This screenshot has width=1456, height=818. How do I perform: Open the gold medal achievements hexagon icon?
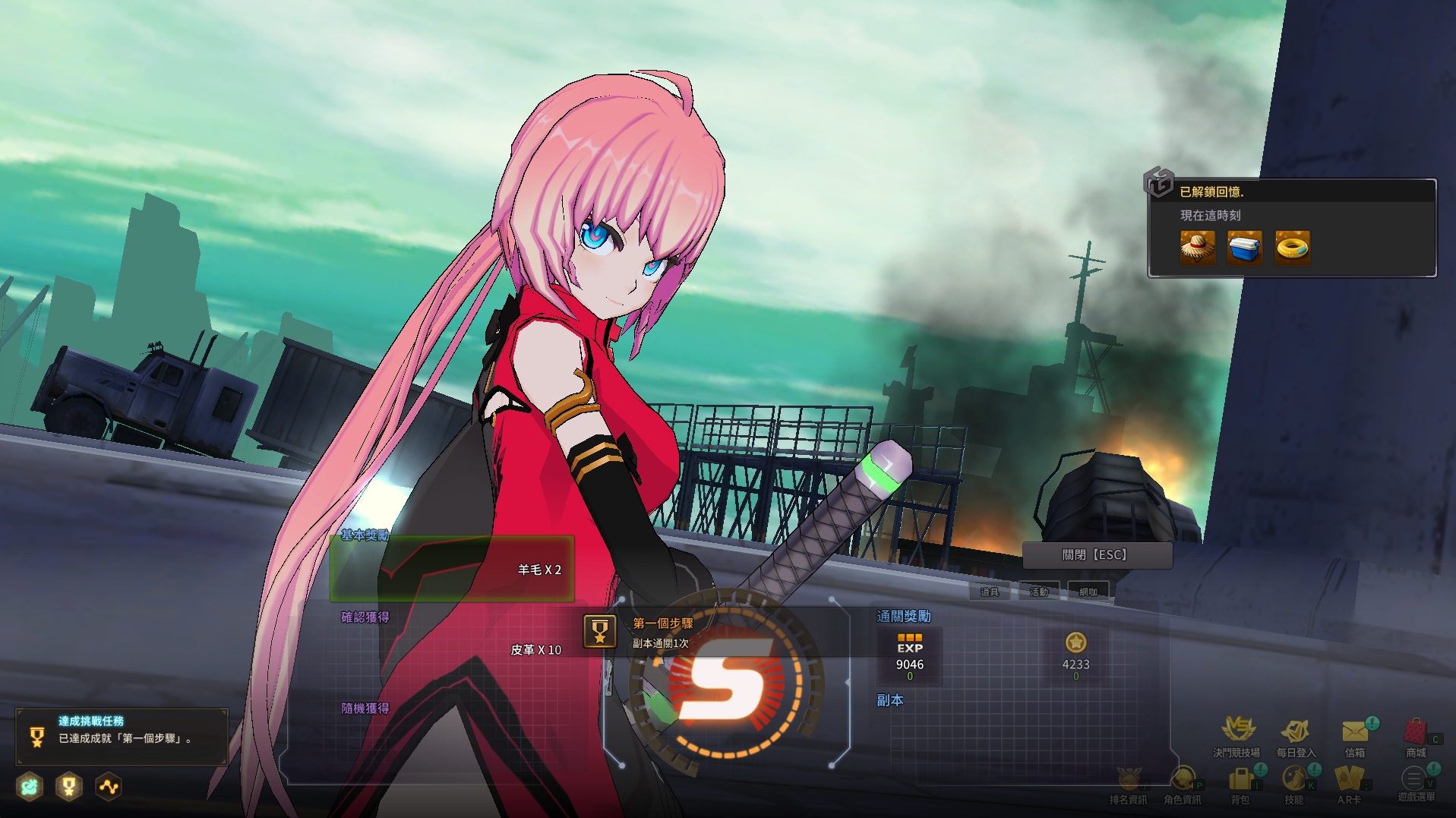pyautogui.click(x=69, y=787)
